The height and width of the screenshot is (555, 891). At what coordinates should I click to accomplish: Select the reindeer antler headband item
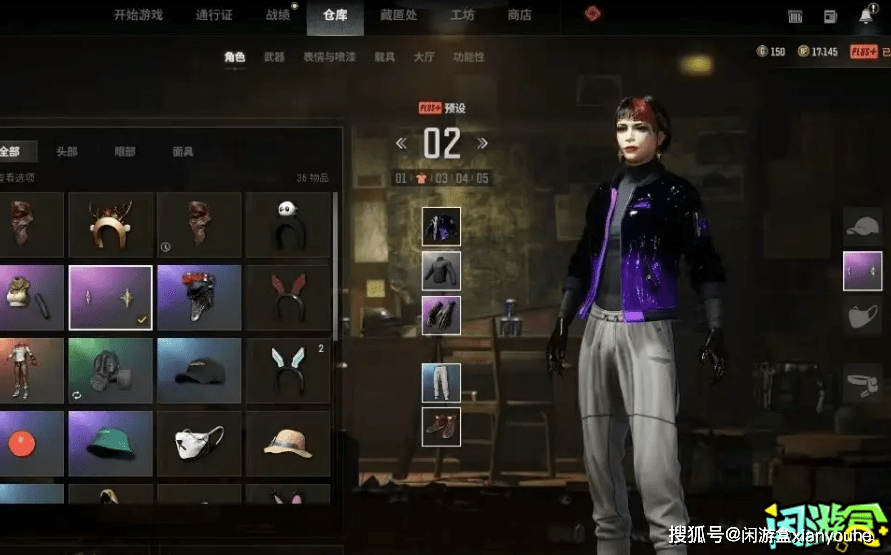110,225
